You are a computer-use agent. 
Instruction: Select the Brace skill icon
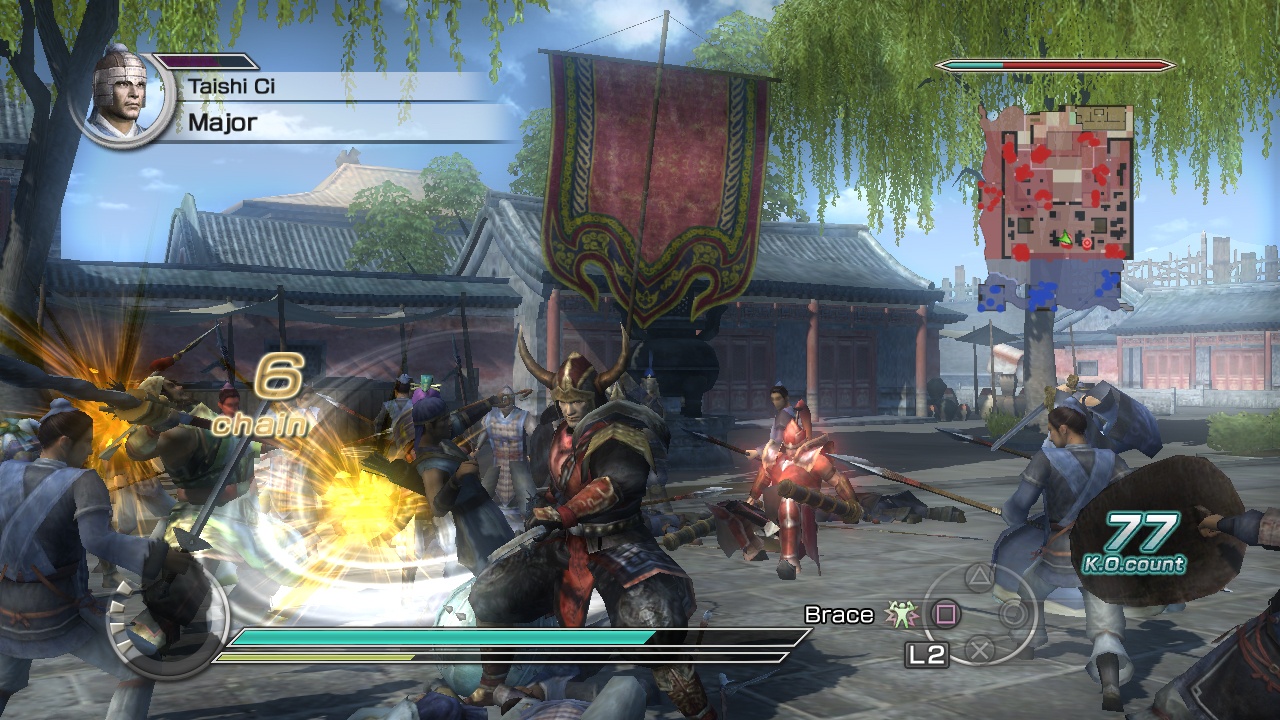[901, 615]
